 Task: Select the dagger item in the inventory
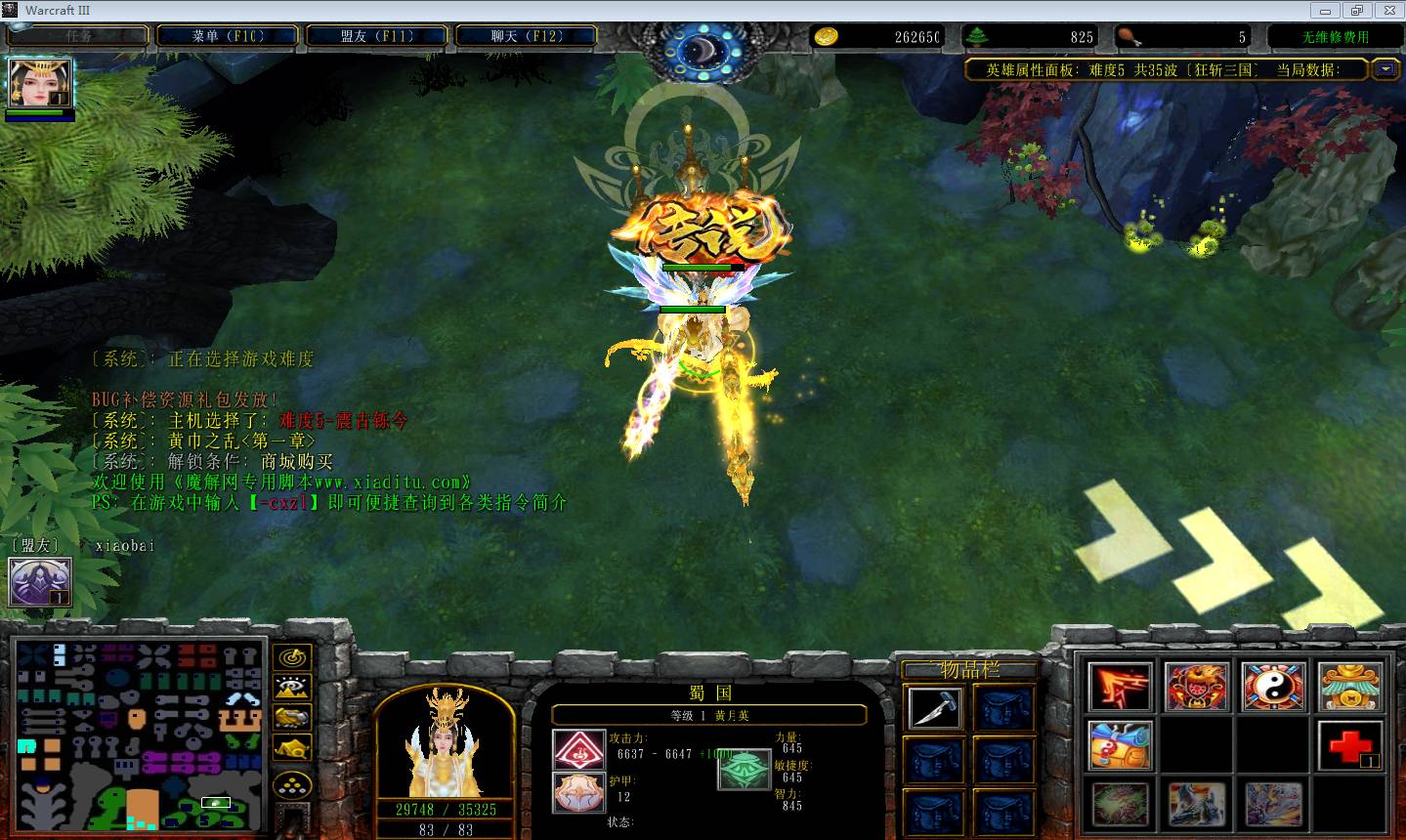click(x=934, y=707)
